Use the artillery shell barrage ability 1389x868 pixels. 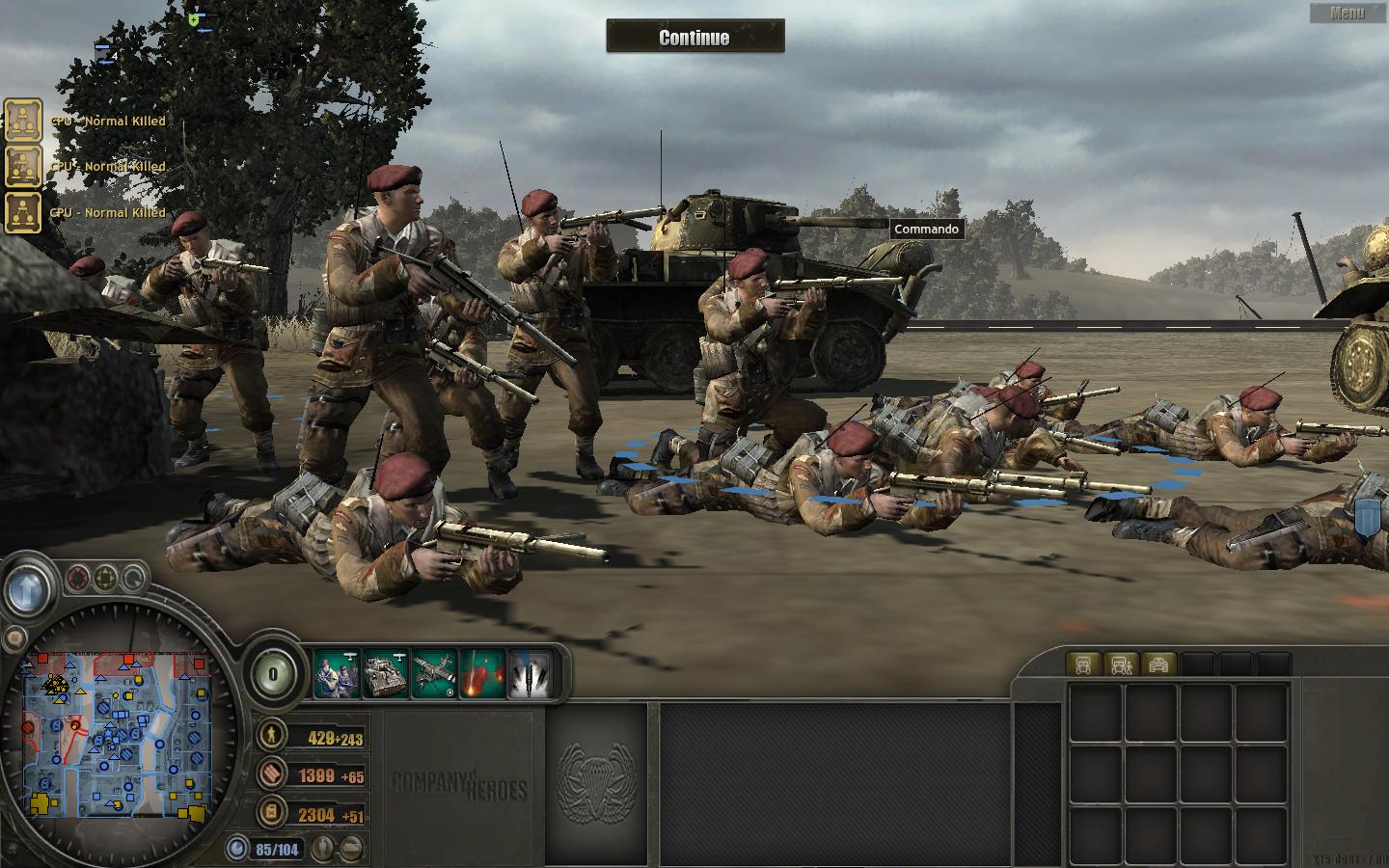tap(531, 673)
